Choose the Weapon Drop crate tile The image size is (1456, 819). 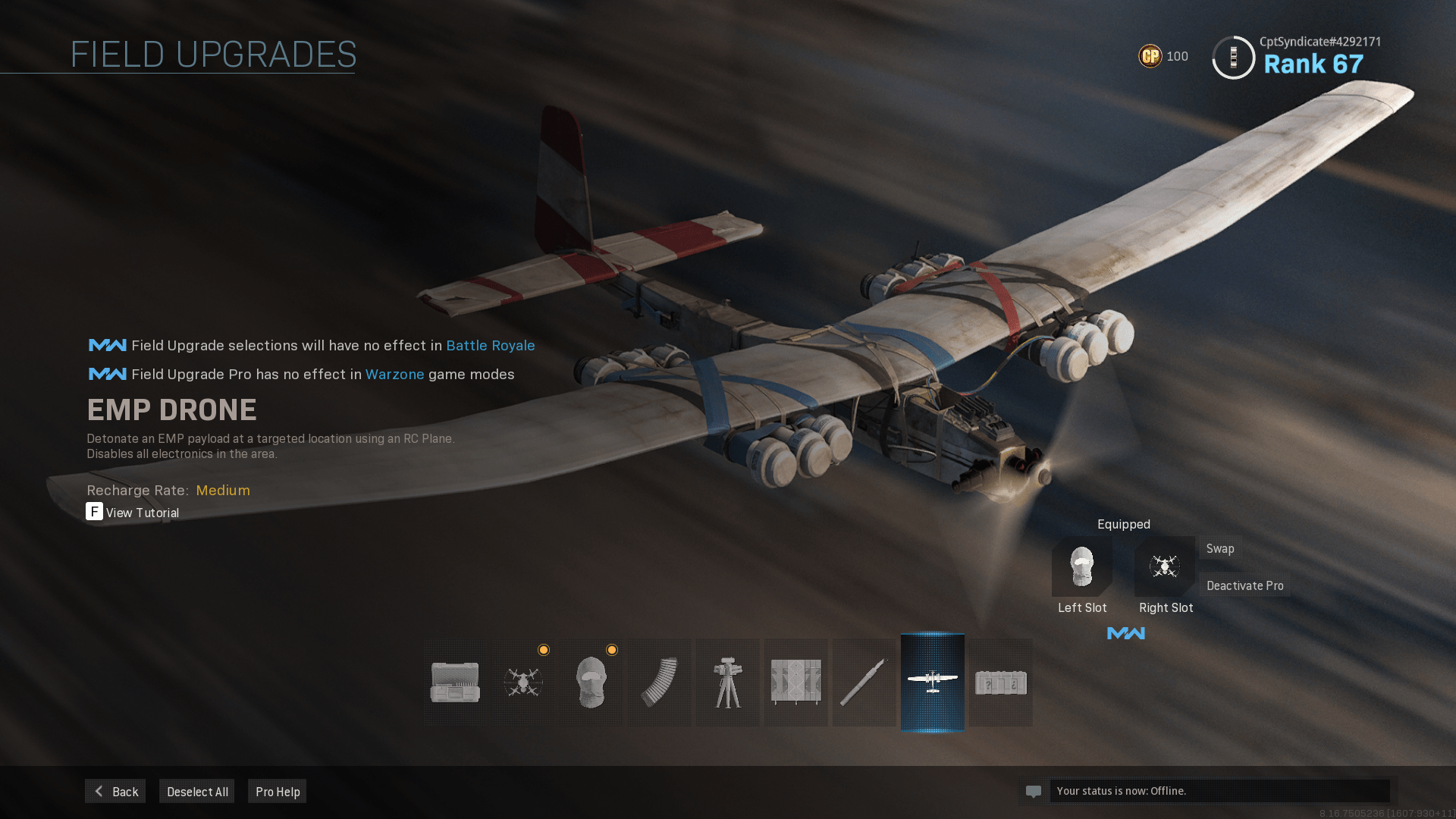coord(1000,682)
